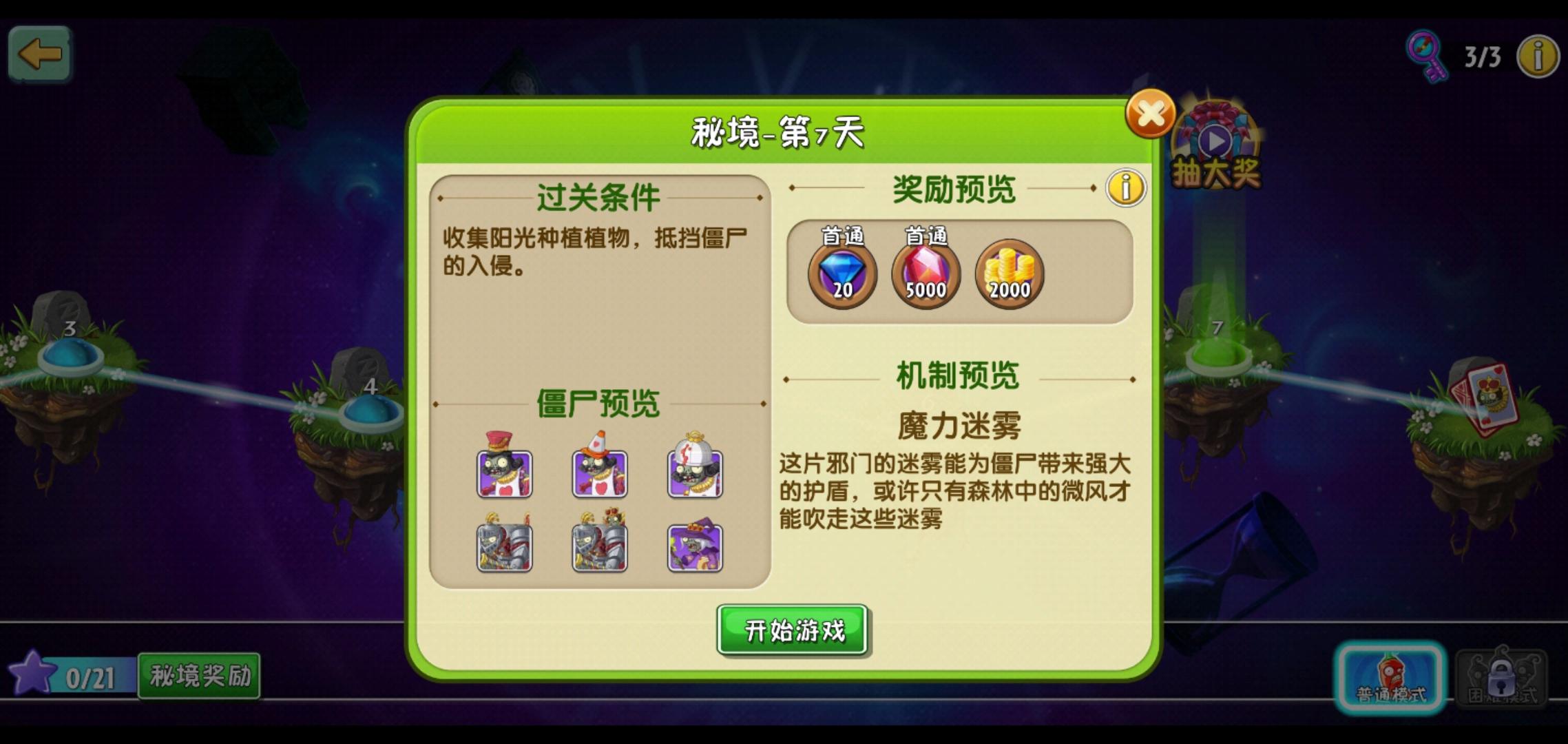Viewport: 1568px width, 744px height.
Task: Click the pink crystal reward worth 5000
Action: pos(925,274)
